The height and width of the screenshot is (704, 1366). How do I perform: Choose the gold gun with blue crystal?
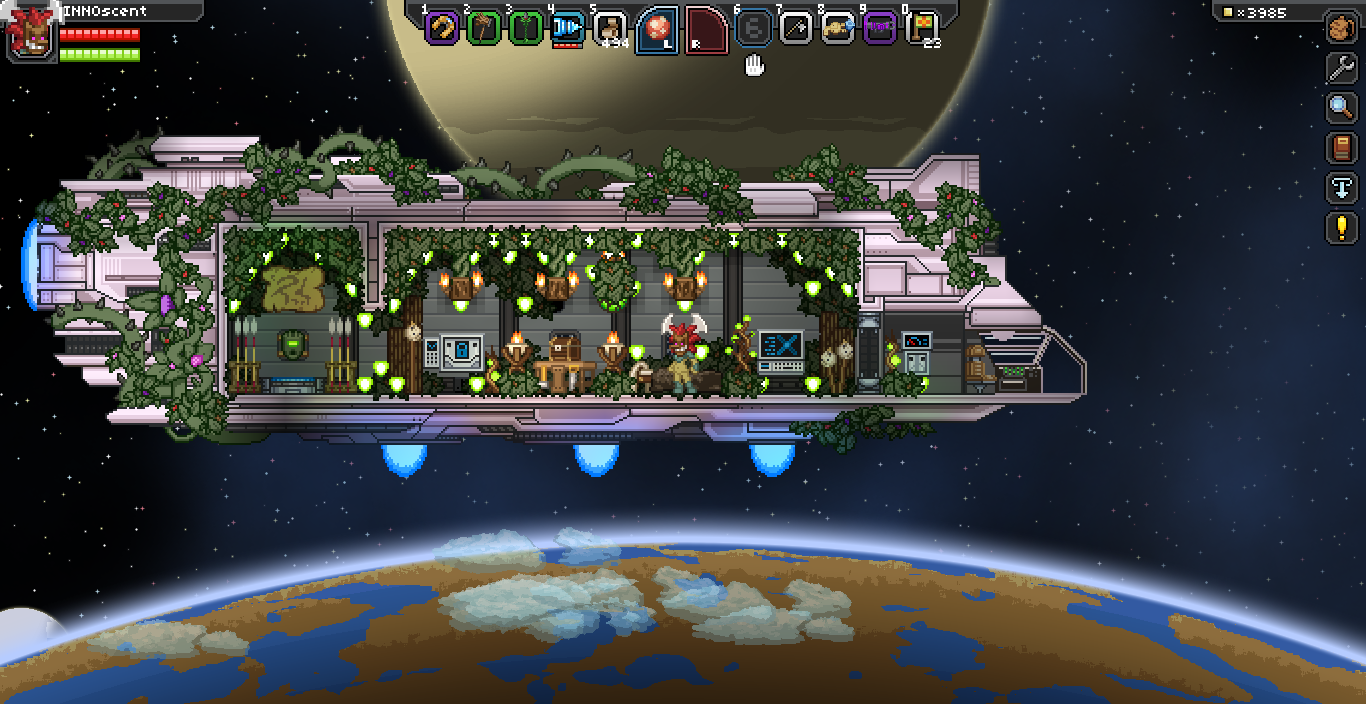pos(838,28)
